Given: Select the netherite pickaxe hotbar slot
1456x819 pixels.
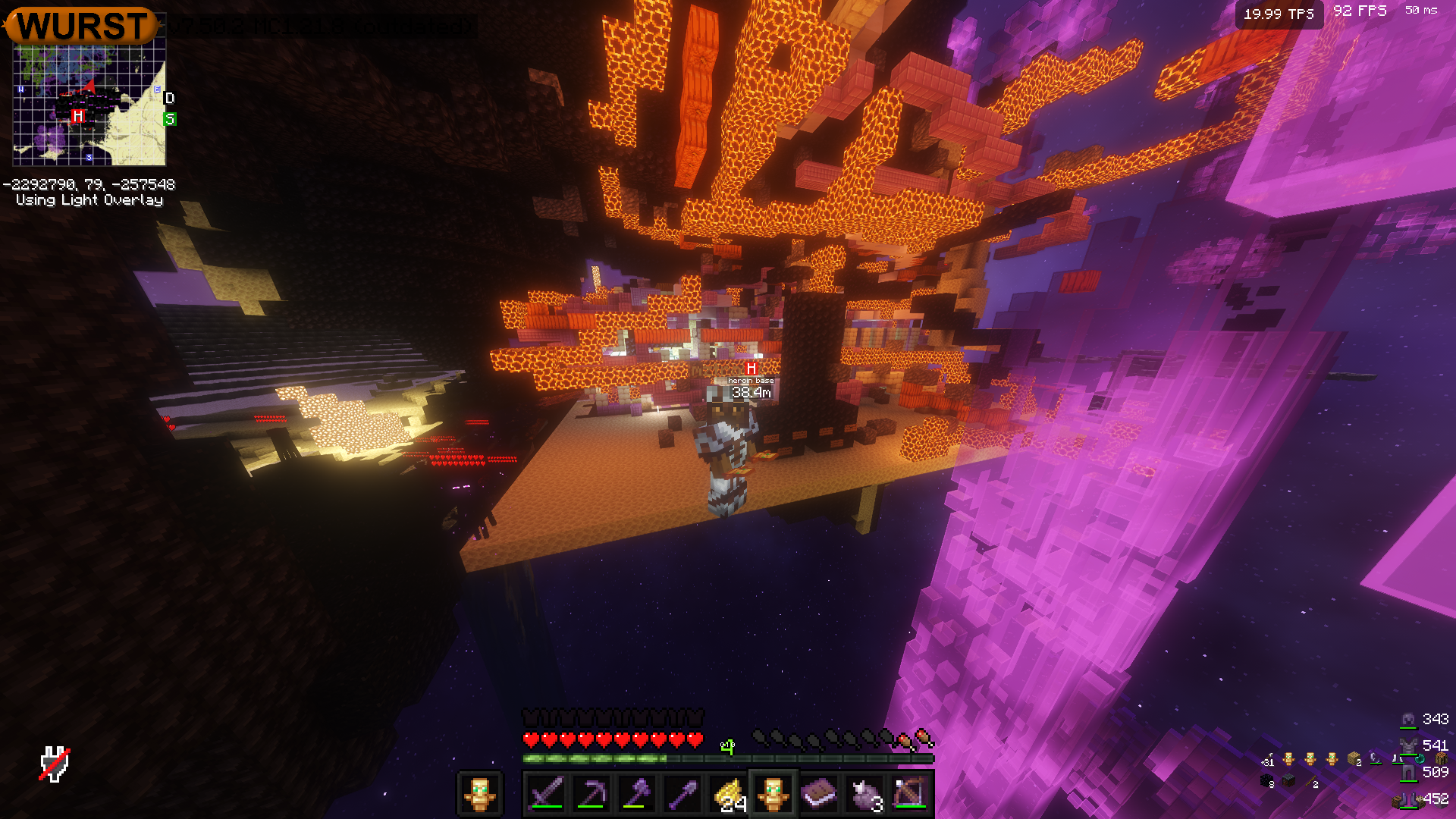Looking at the screenshot, I should 591,794.
